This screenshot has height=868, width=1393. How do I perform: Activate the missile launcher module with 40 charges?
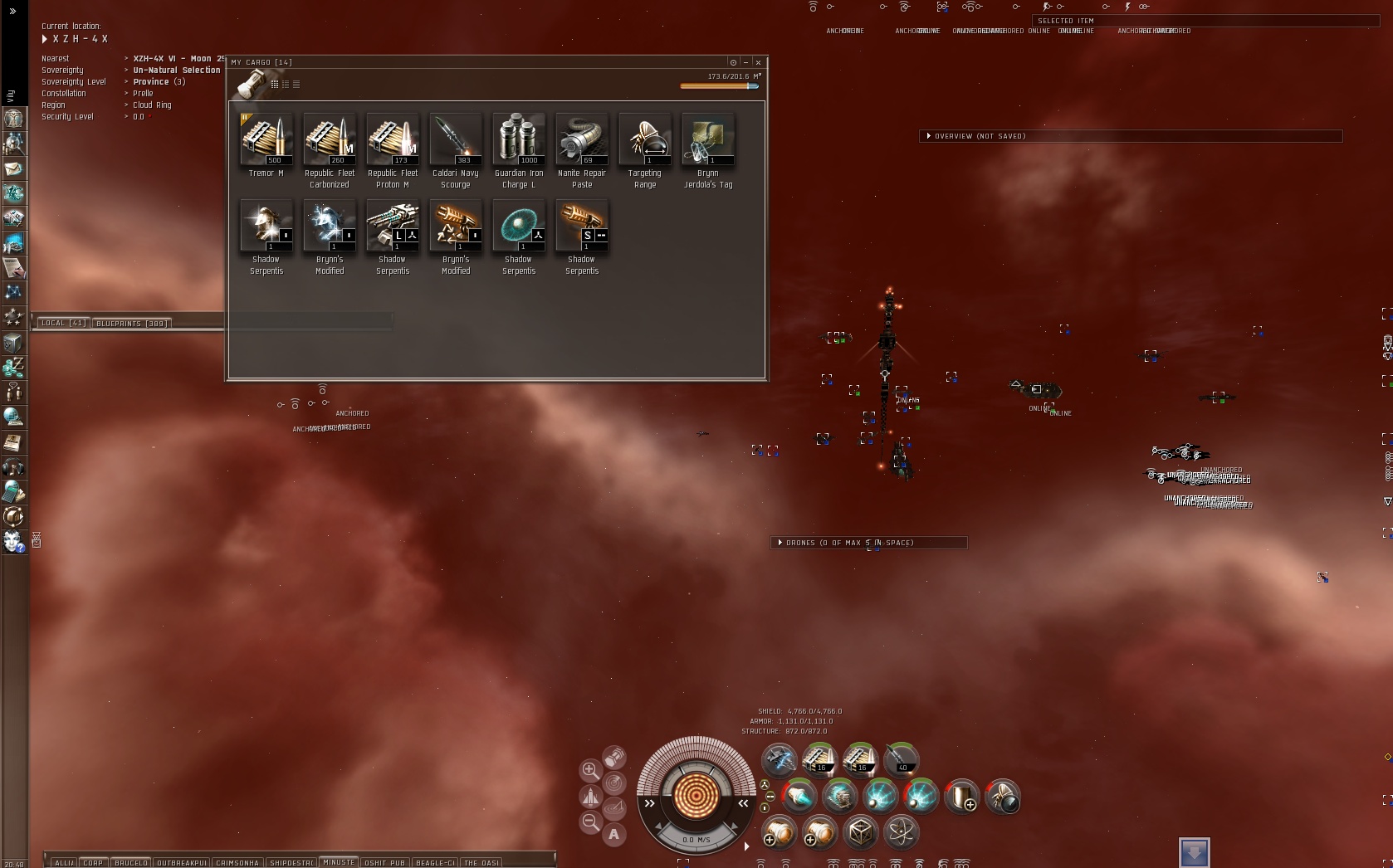(901, 758)
